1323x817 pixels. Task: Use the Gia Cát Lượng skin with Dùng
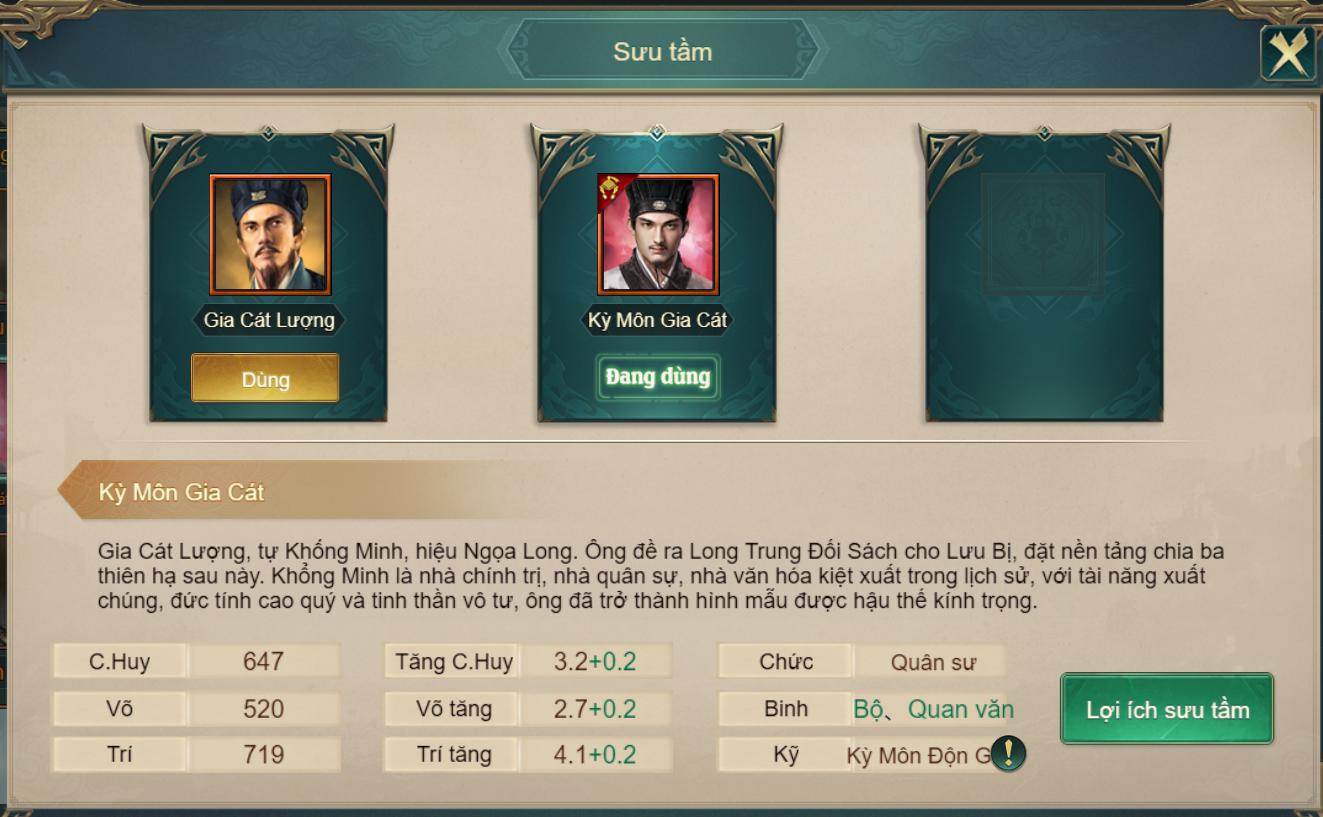point(265,379)
